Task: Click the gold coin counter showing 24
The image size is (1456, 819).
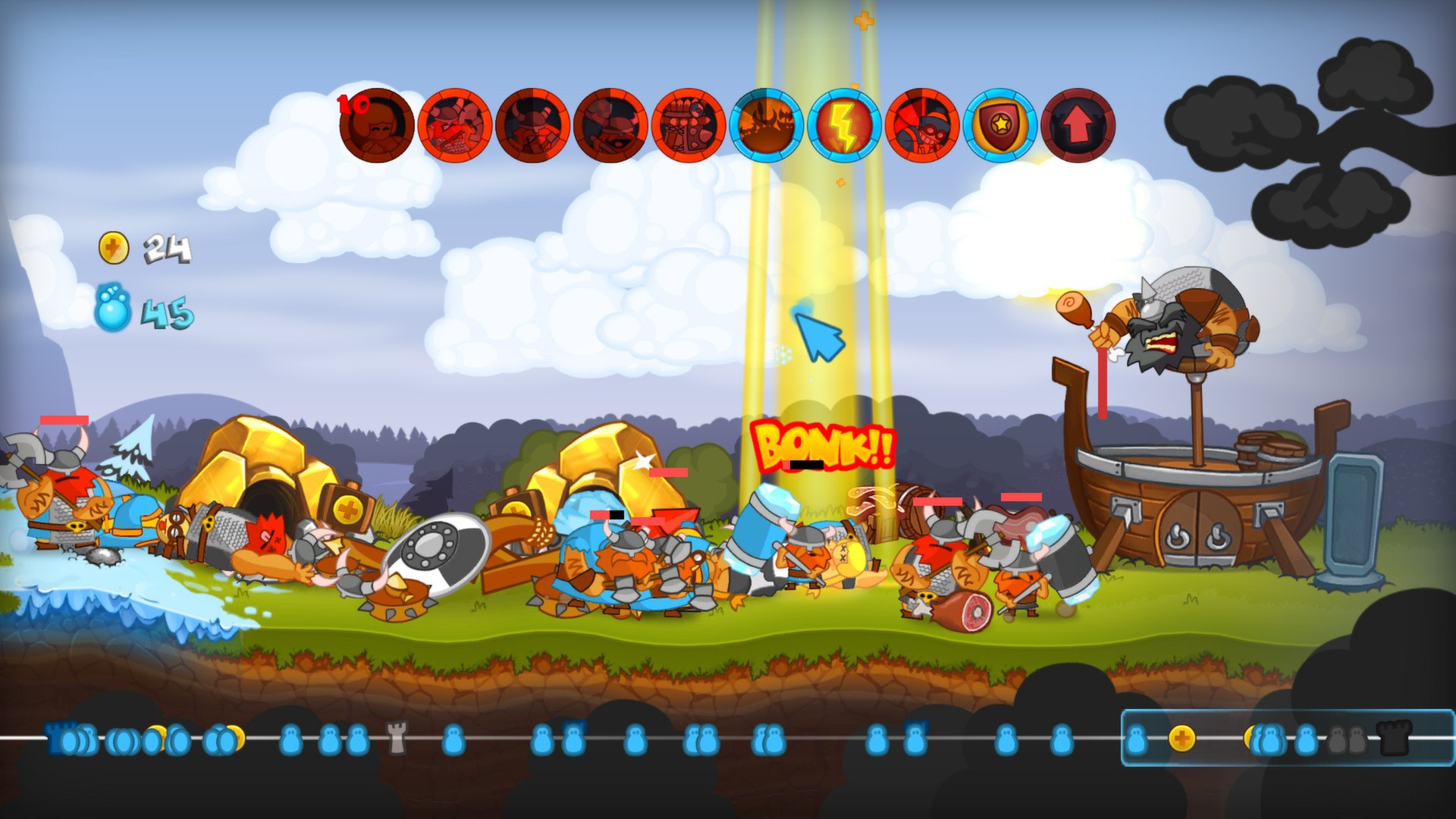Action: coord(140,249)
